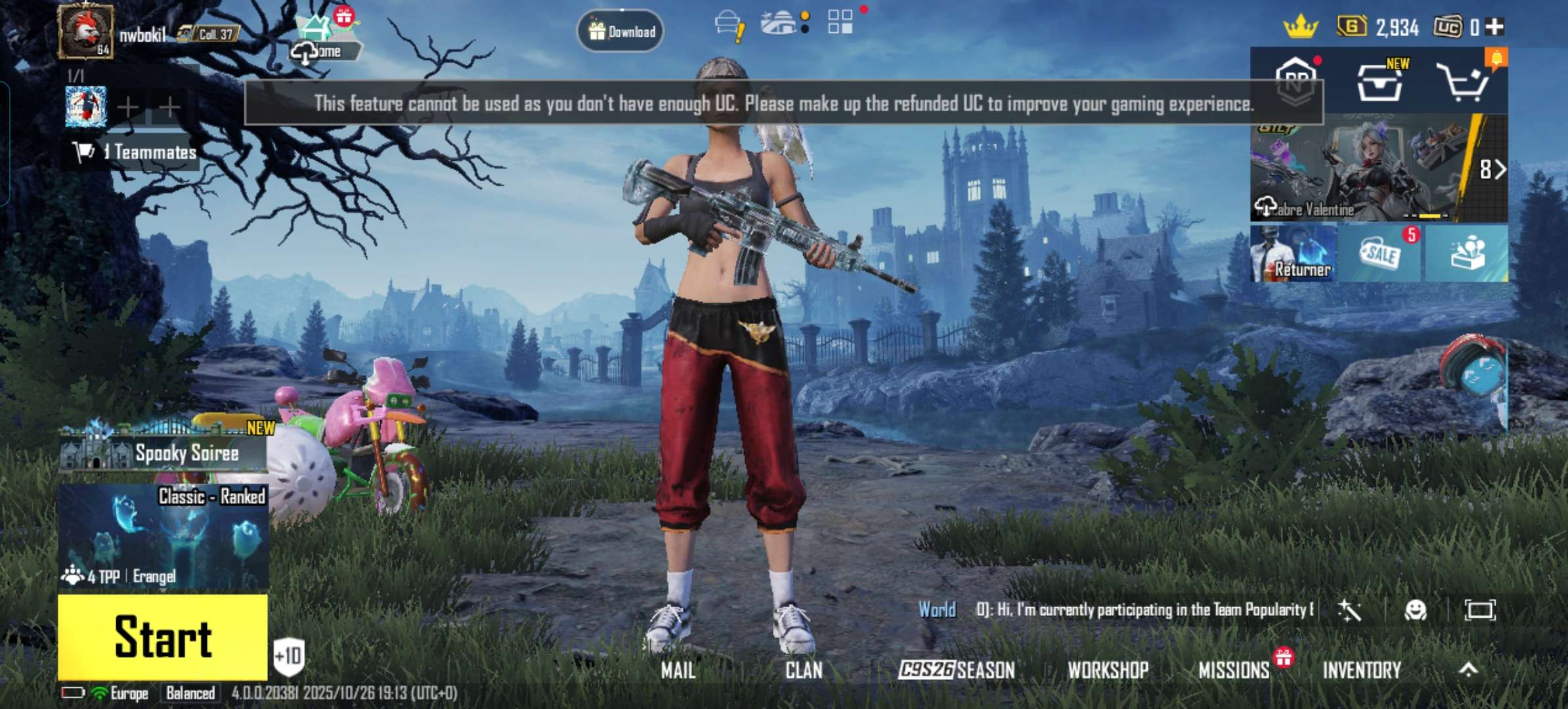Open the emoji smiley face button
Screen dimensions: 1568x709
point(1415,611)
